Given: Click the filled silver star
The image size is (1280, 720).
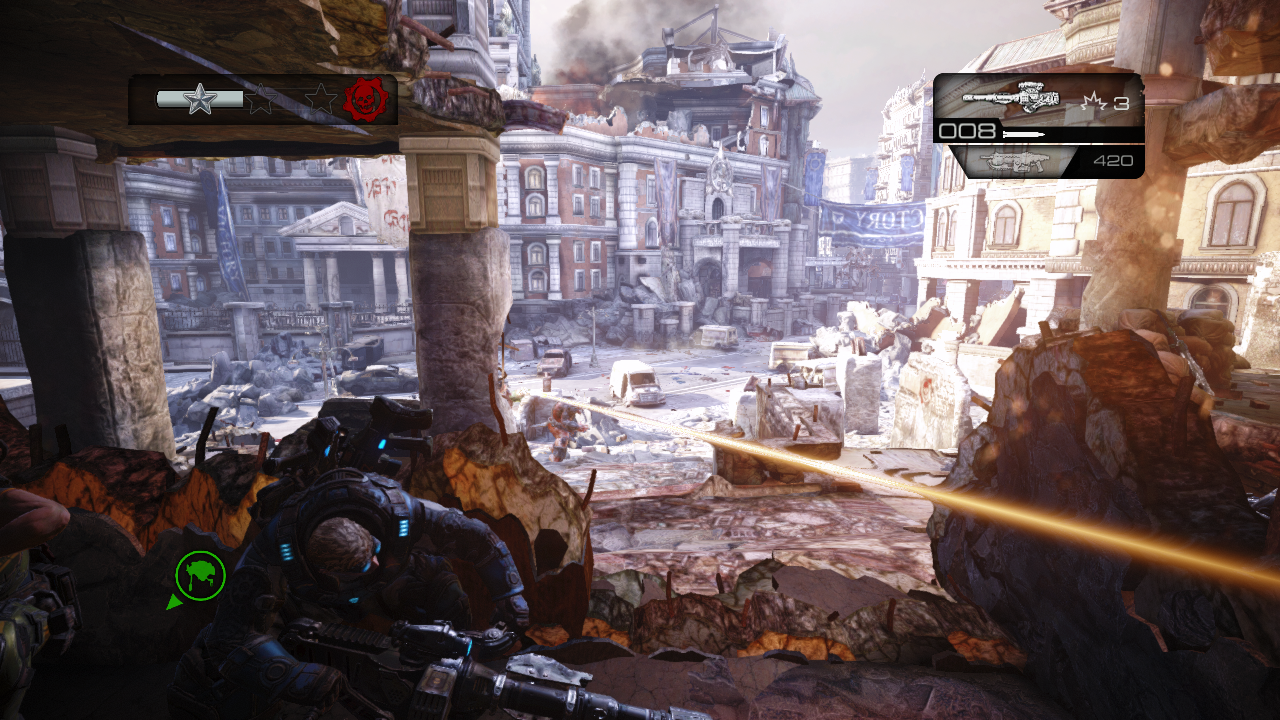Looking at the screenshot, I should click(200, 99).
